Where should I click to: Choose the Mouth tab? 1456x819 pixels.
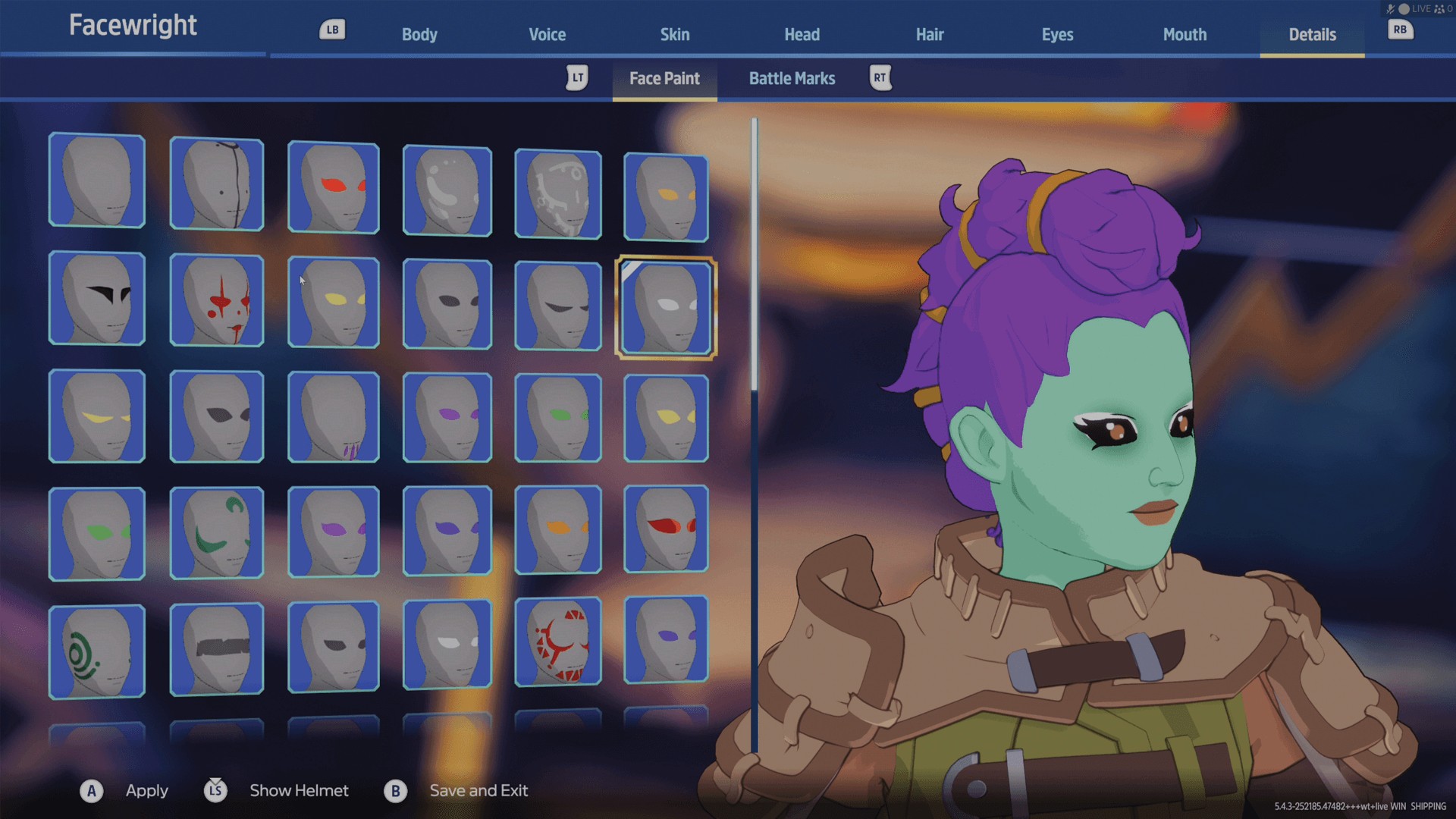point(1185,35)
